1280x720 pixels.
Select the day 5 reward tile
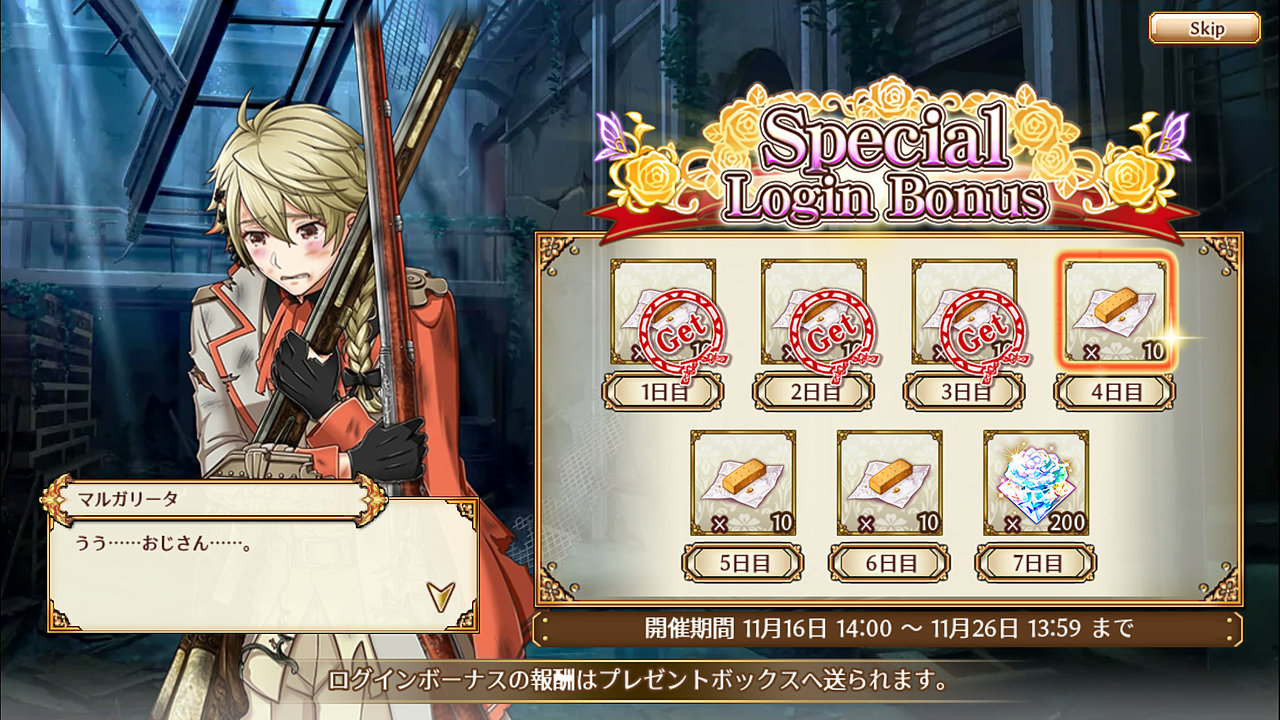click(x=743, y=483)
